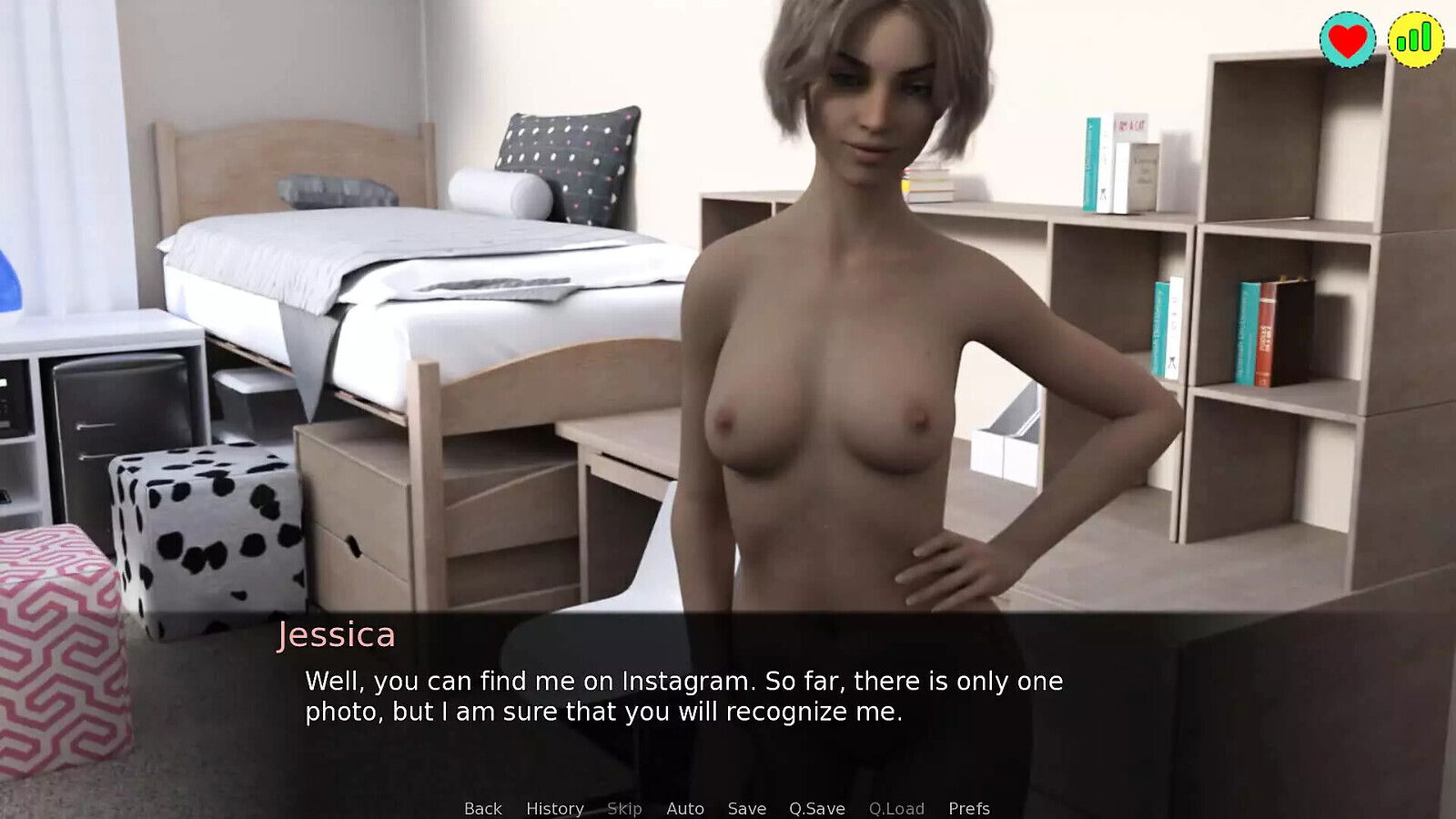
Task: Click Back to rewind dialogue
Action: pyautogui.click(x=483, y=808)
